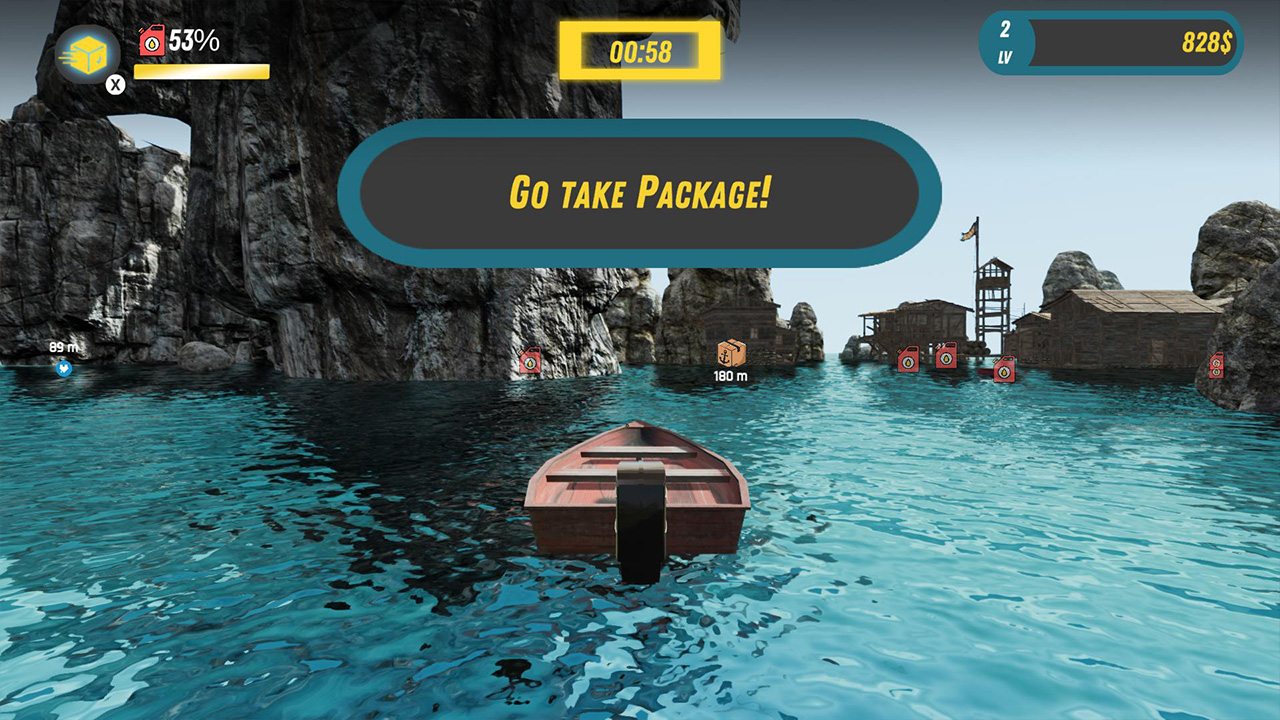Select the fuel can at the far right edge

pos(1216,365)
